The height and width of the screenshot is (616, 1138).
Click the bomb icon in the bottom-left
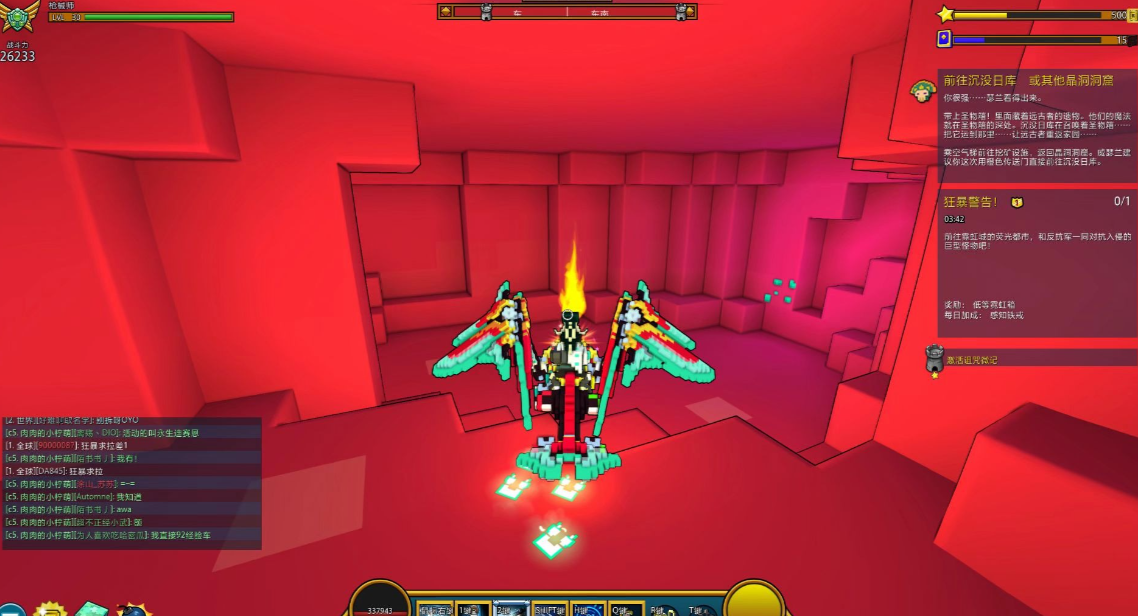click(134, 609)
